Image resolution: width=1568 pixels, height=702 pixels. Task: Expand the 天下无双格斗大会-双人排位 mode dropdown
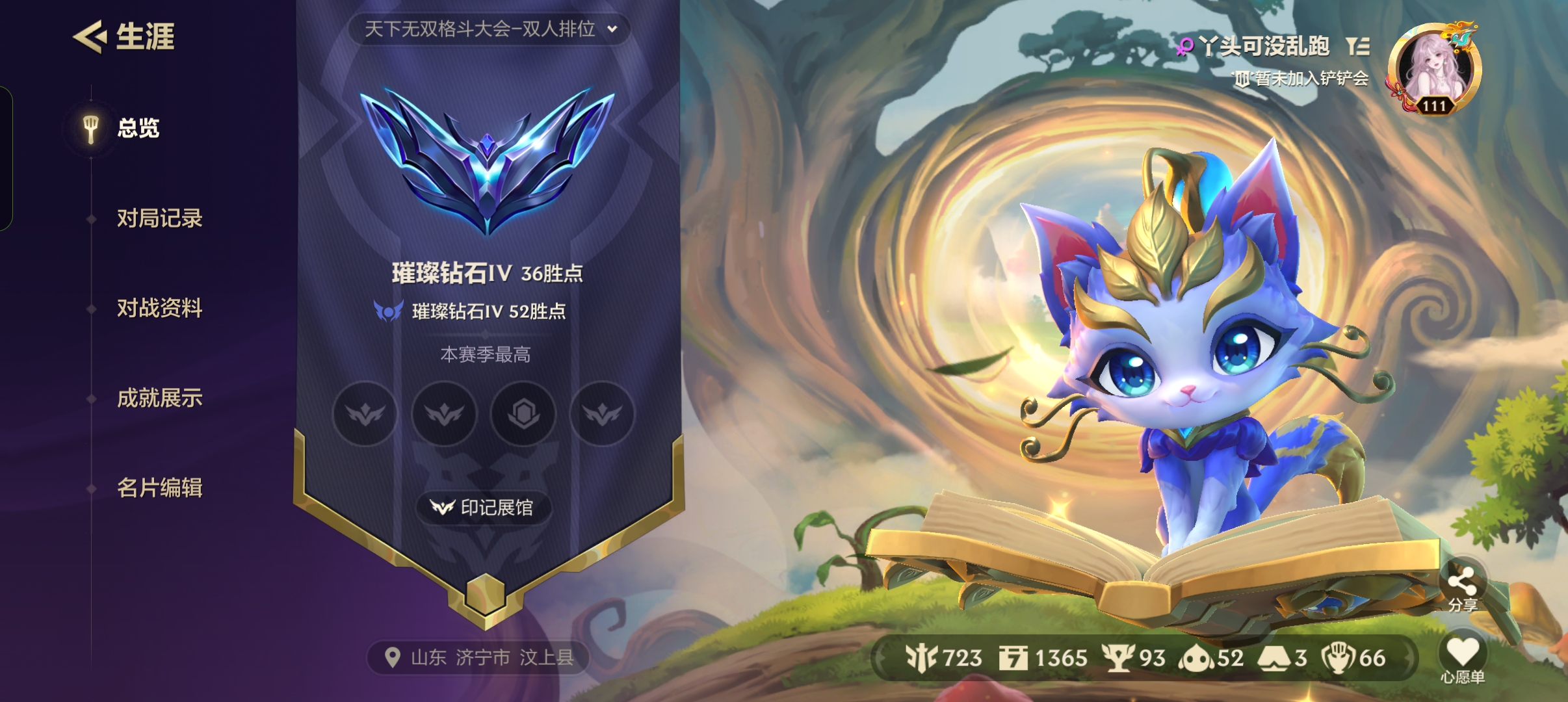[x=488, y=29]
